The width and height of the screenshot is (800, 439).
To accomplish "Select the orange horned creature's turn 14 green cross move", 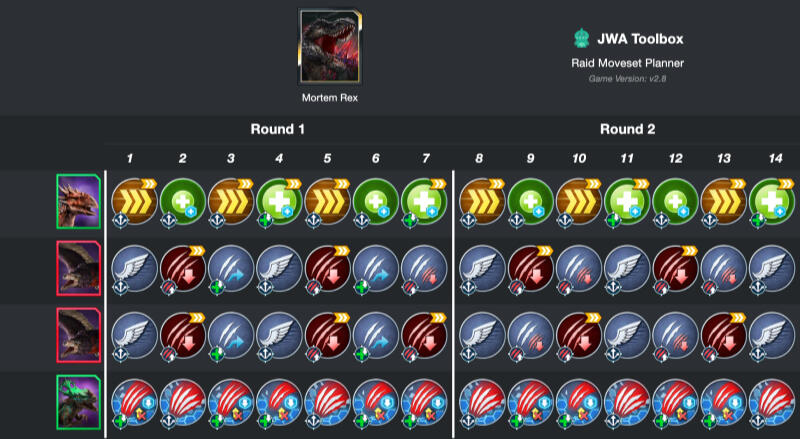I will [770, 199].
